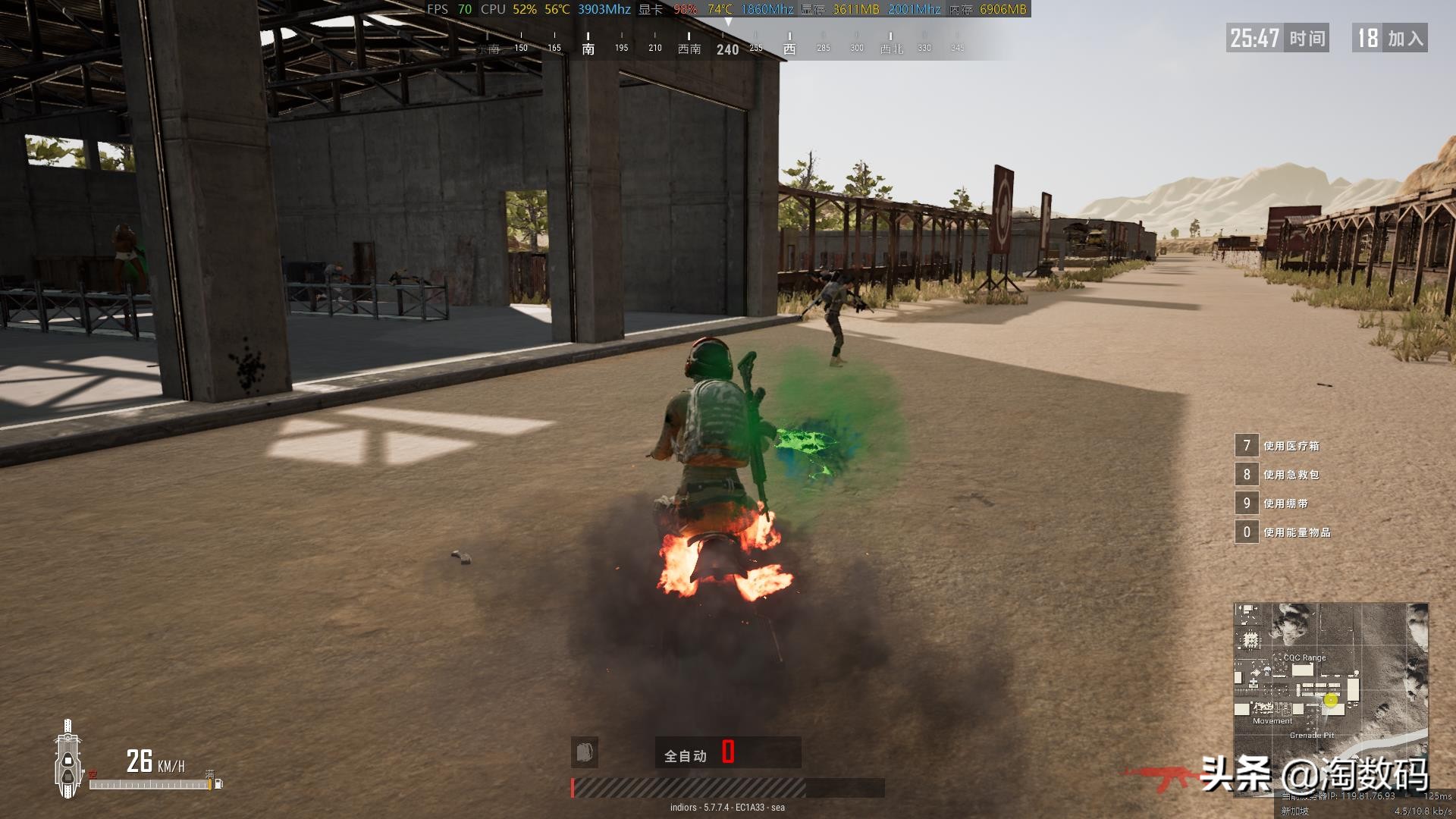Select the Use Med Kit shortcut
This screenshot has height=819, width=1456.
point(1282,446)
